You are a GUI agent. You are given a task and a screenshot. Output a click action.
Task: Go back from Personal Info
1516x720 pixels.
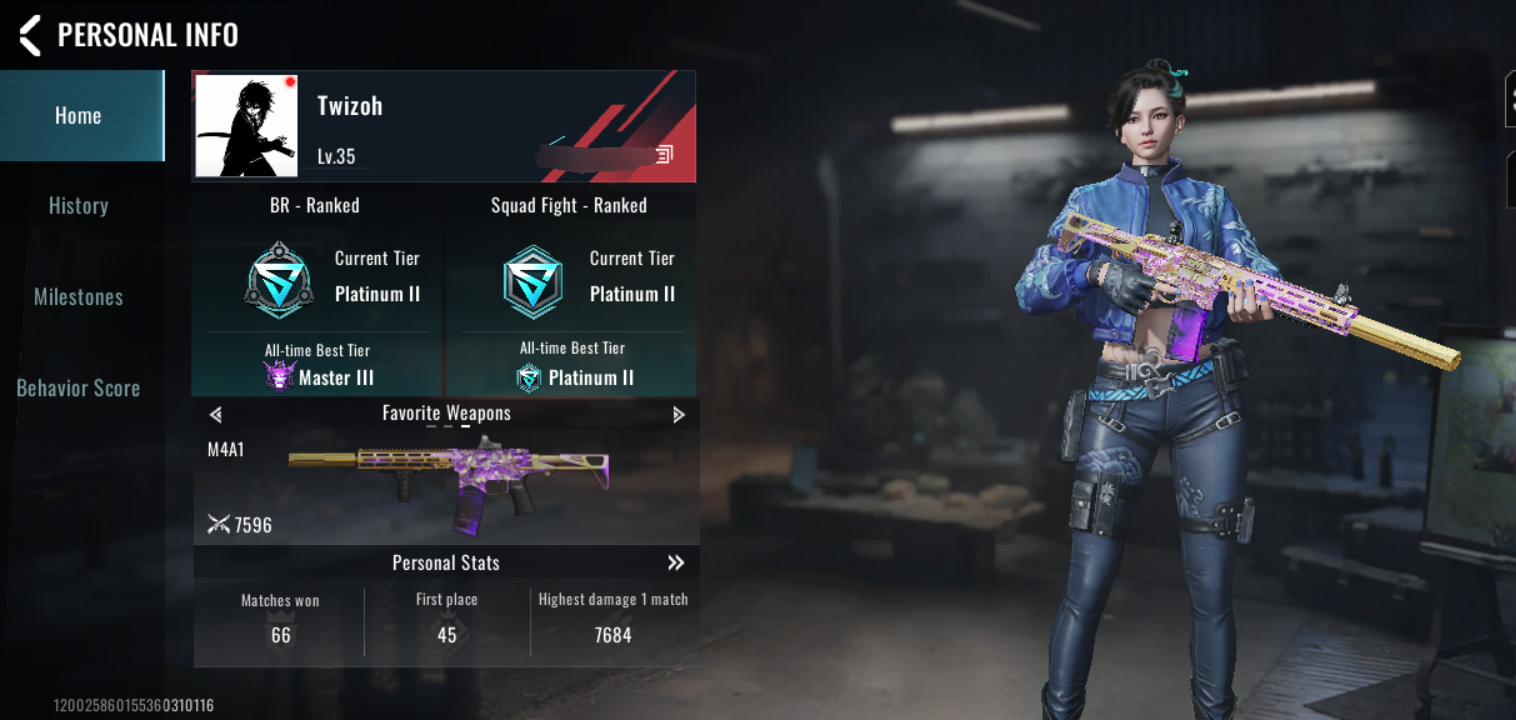click(x=30, y=35)
